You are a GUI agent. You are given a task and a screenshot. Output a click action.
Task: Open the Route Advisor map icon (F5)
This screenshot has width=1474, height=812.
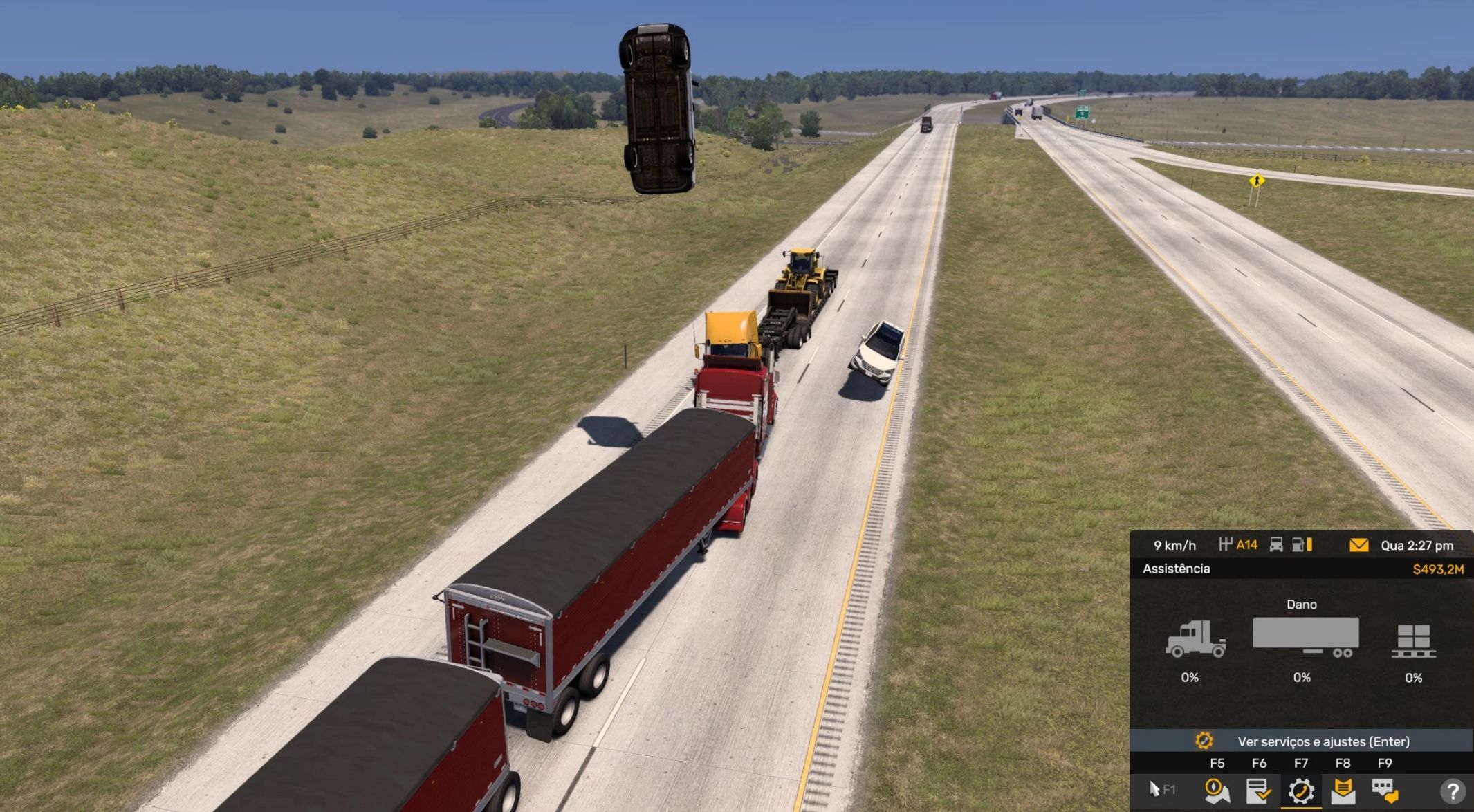pos(1216,792)
